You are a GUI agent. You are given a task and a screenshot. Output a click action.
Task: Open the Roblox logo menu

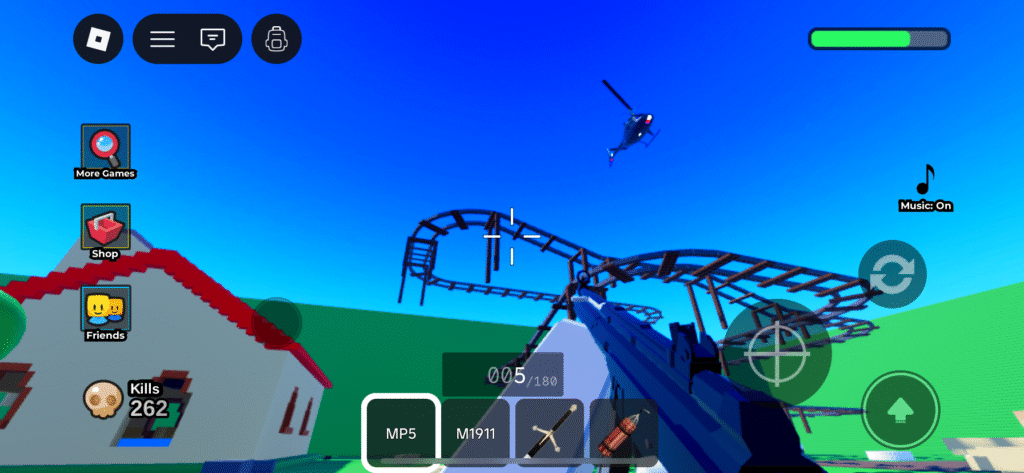(98, 39)
